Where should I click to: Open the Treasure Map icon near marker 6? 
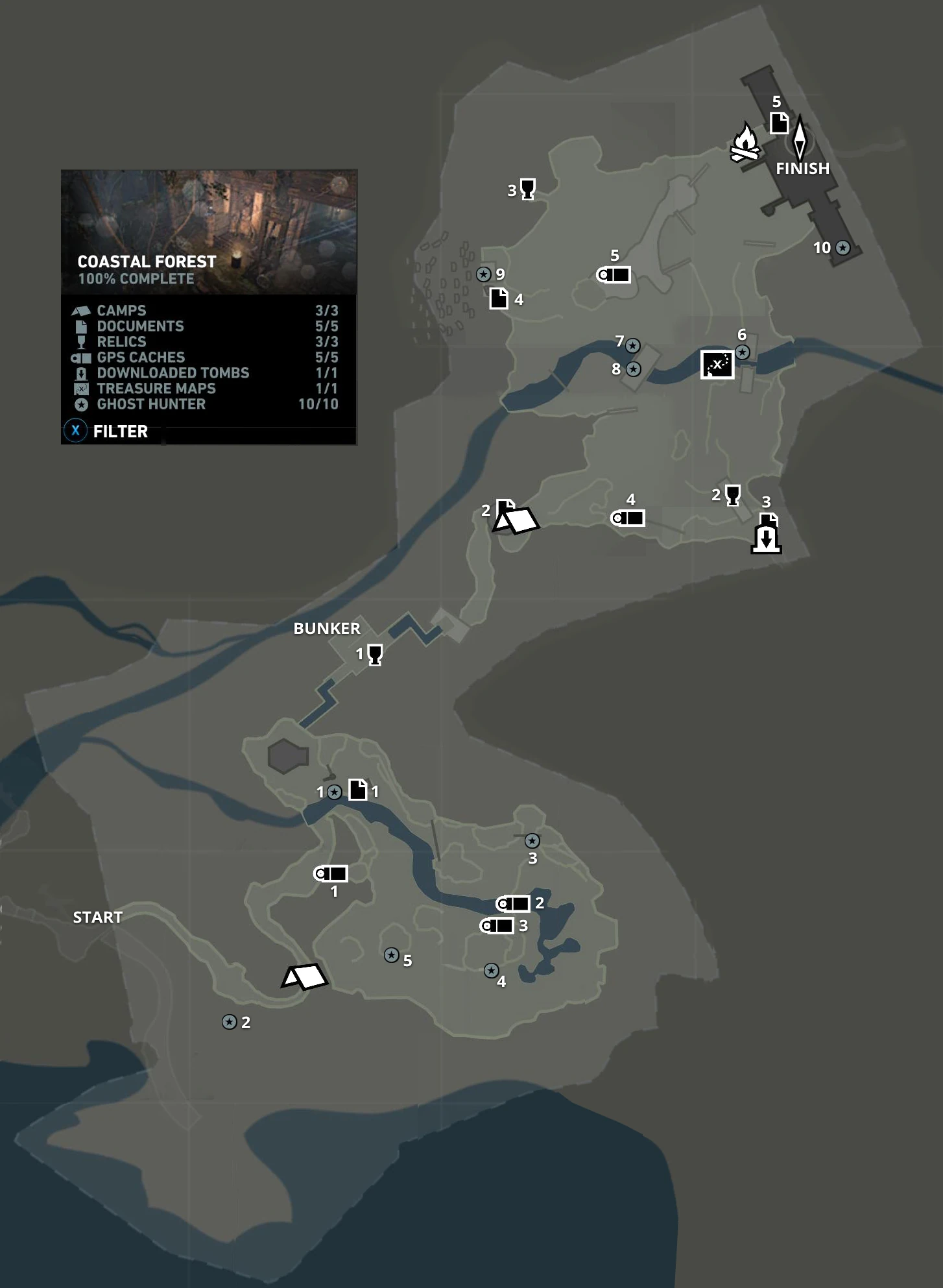(716, 365)
